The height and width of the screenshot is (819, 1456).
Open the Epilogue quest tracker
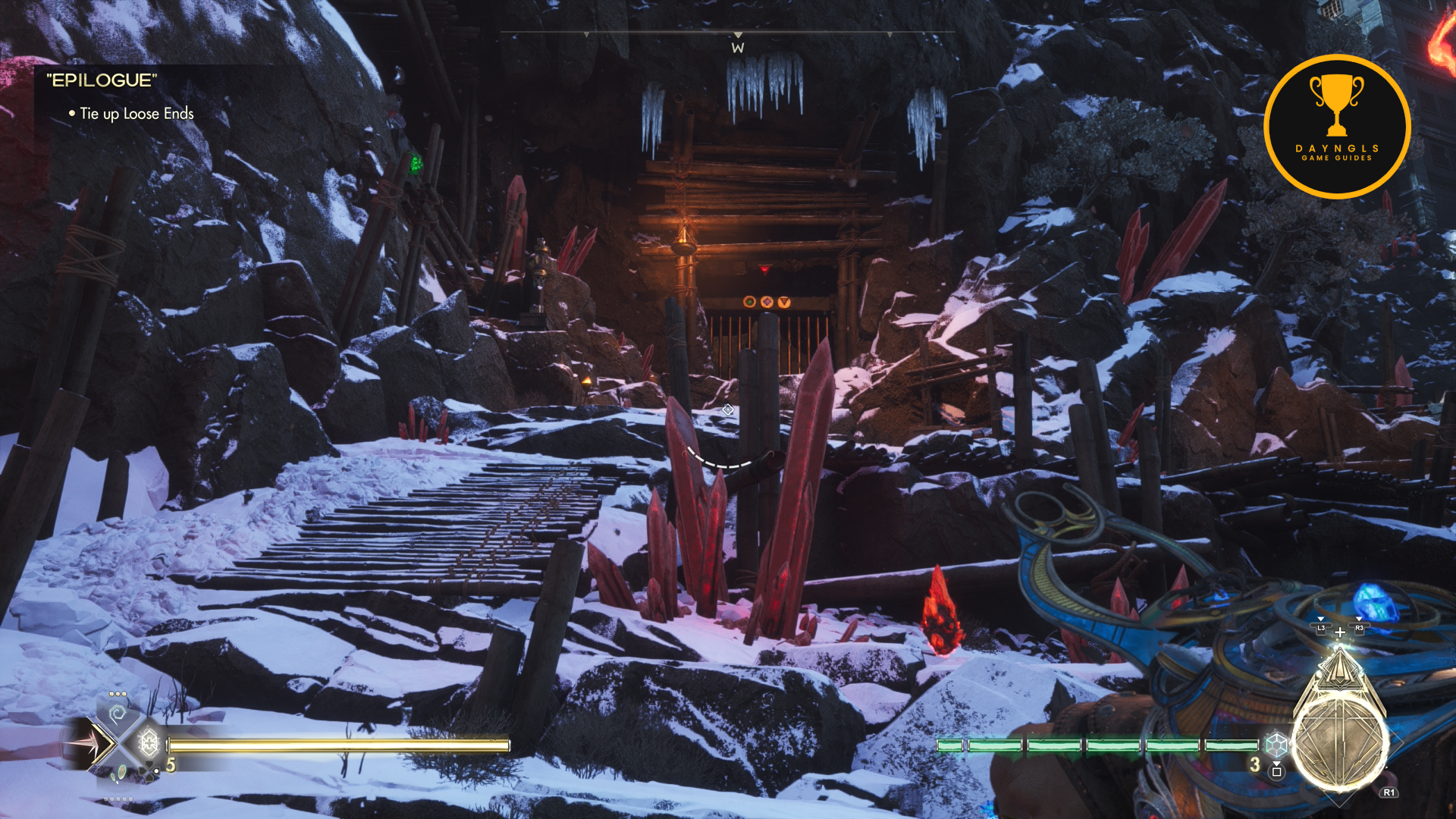click(x=102, y=80)
